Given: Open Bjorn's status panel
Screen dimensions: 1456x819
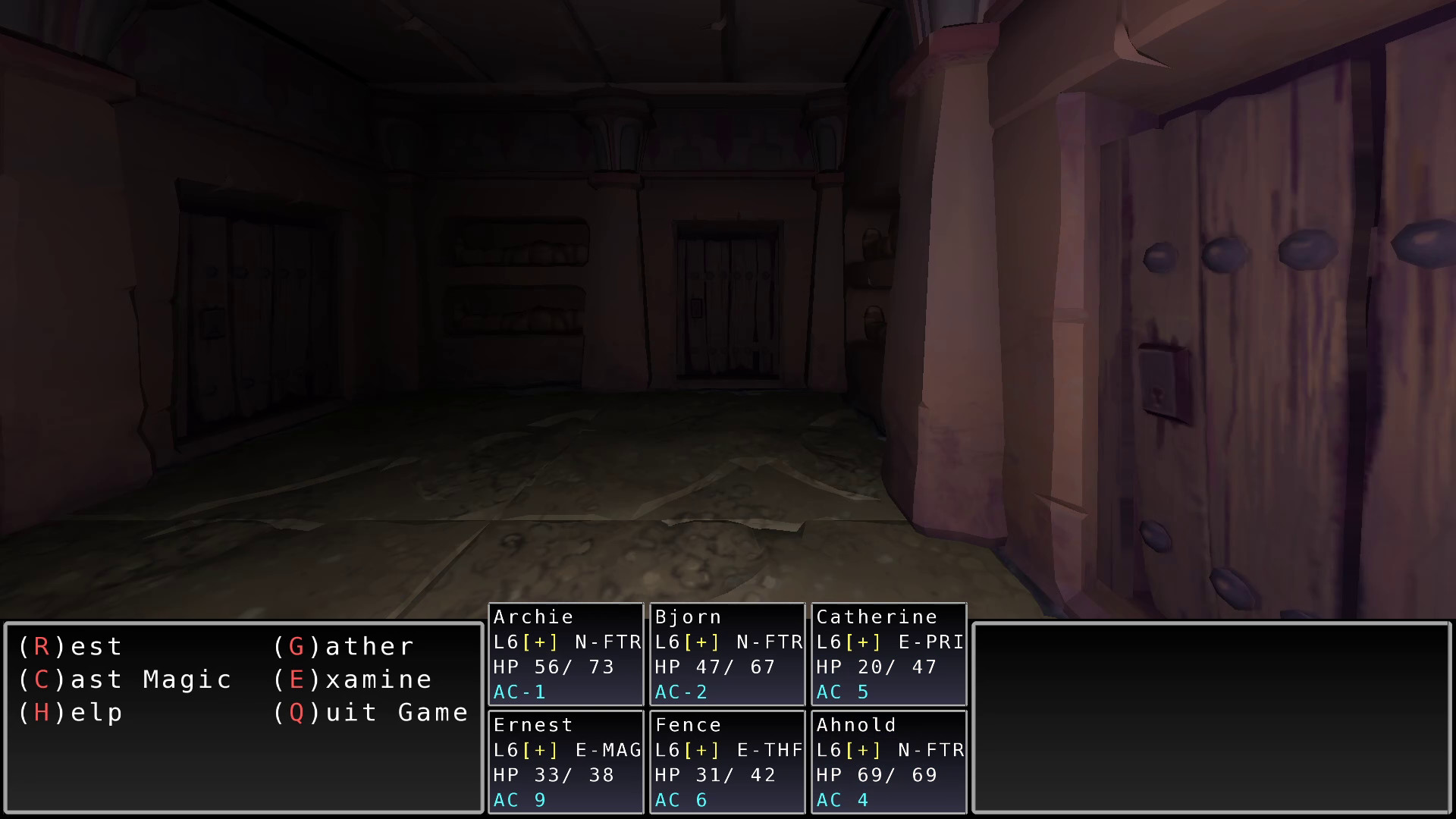Looking at the screenshot, I should 726,654.
